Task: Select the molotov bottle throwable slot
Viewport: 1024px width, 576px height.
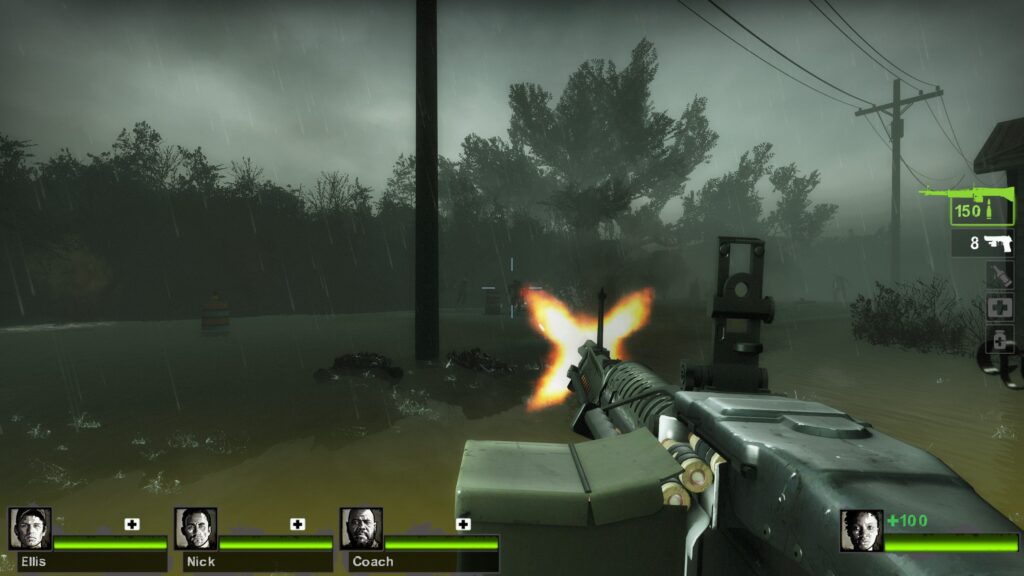Action: click(x=999, y=276)
